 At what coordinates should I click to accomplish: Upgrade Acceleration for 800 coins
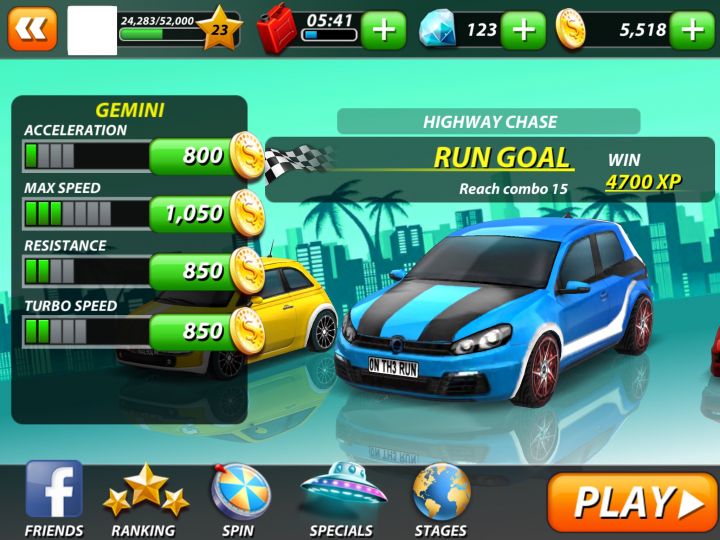tap(205, 156)
